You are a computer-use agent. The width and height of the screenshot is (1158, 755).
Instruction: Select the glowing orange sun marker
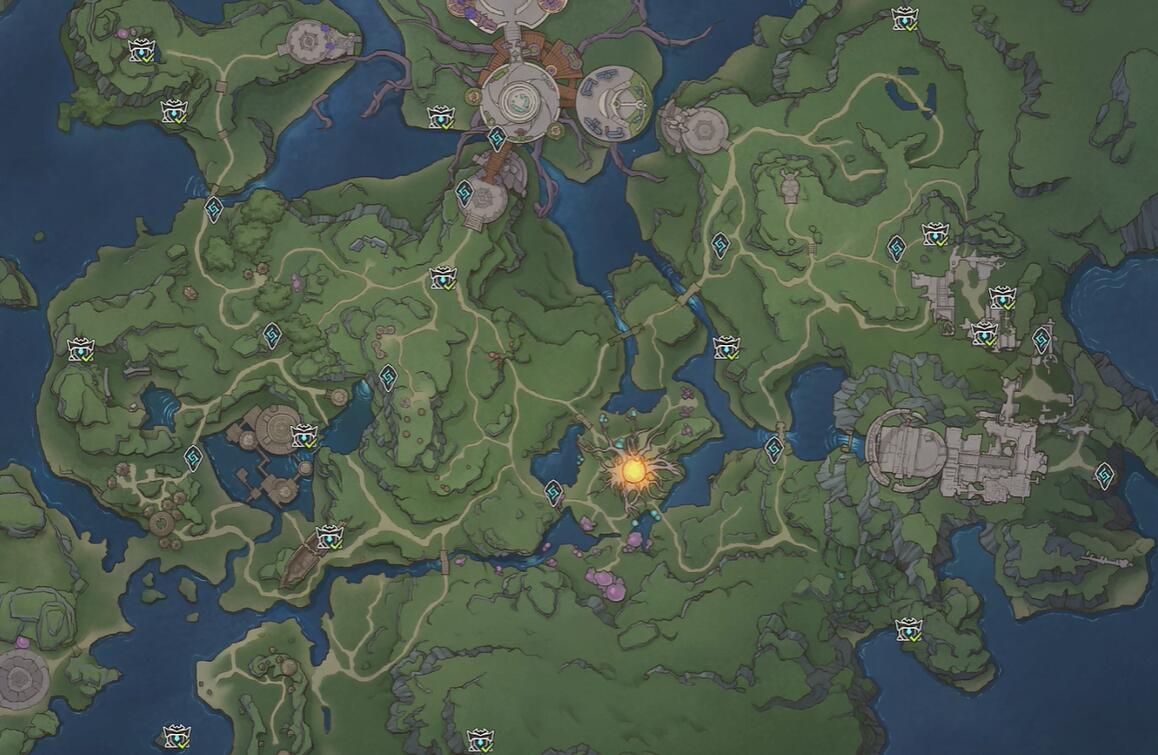[632, 468]
